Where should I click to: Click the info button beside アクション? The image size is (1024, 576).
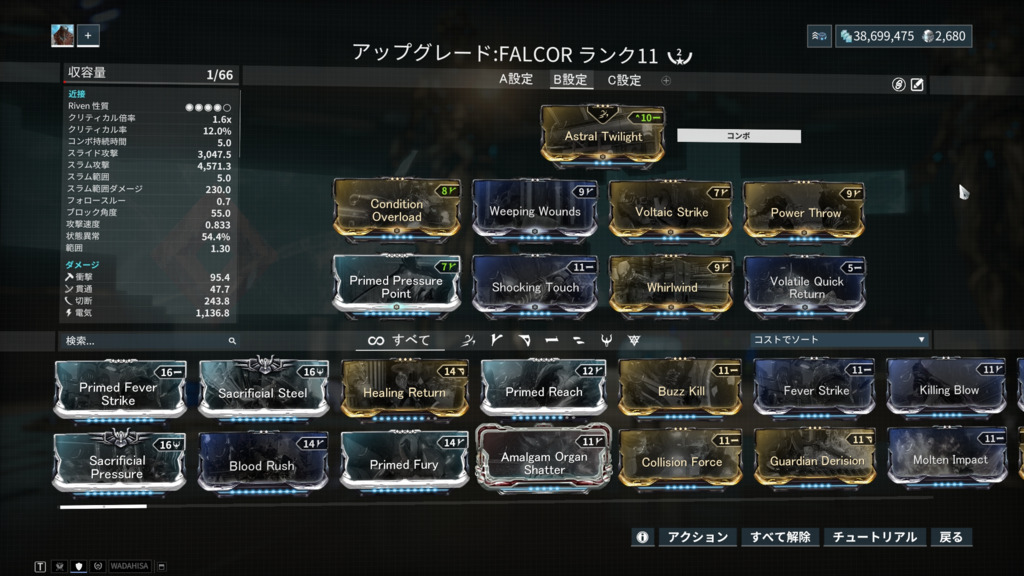642,537
